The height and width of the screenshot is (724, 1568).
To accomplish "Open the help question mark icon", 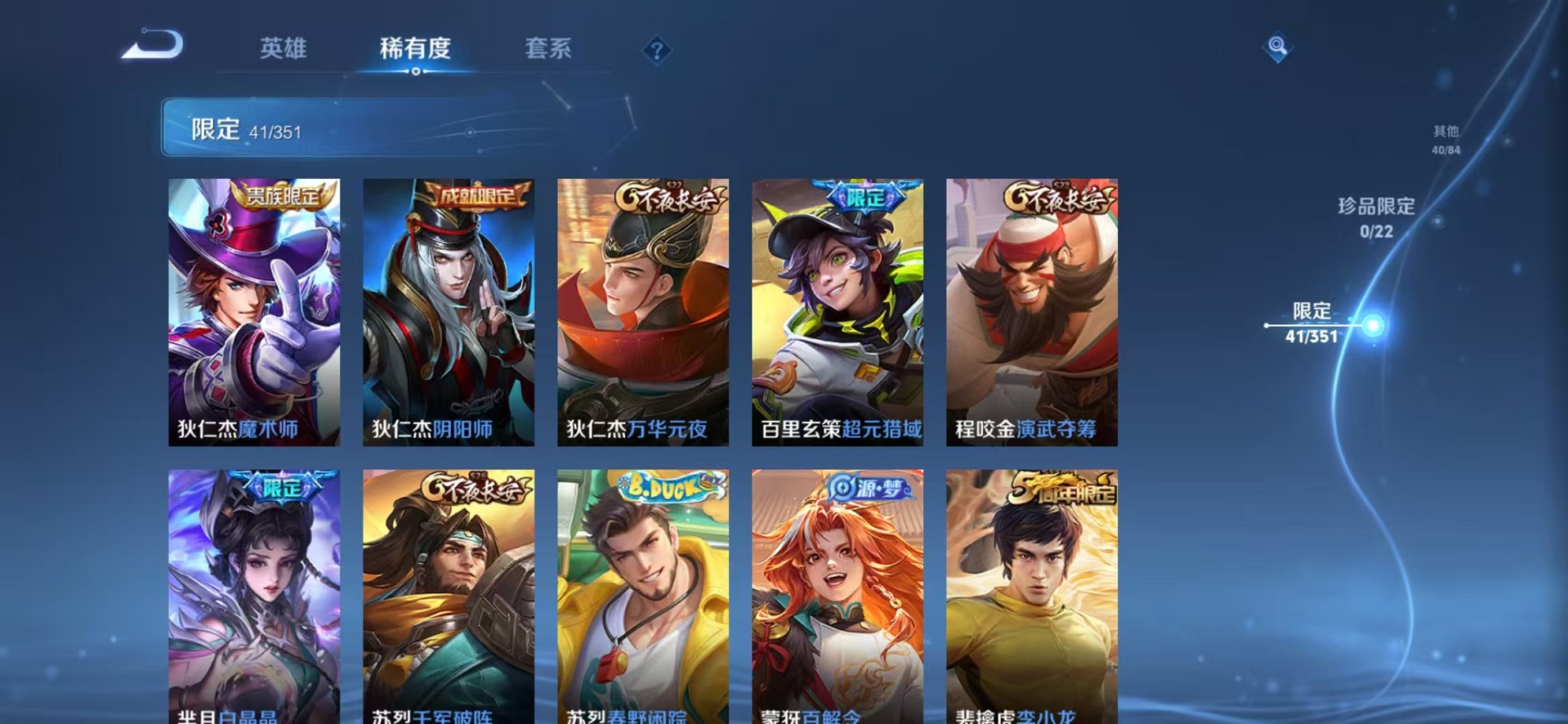I will pyautogui.click(x=657, y=51).
